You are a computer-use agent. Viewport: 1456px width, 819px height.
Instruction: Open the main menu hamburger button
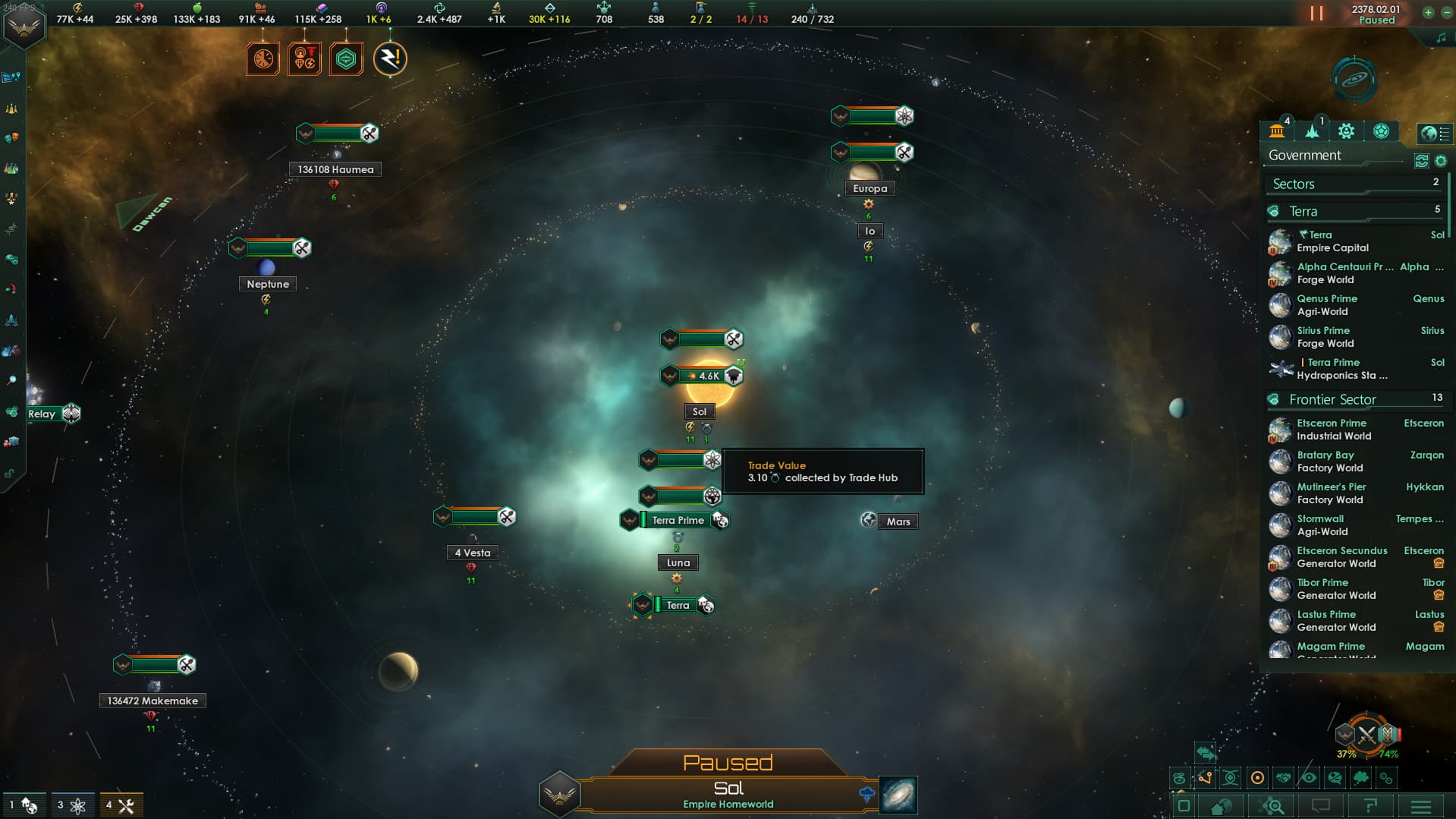pyautogui.click(x=1421, y=806)
